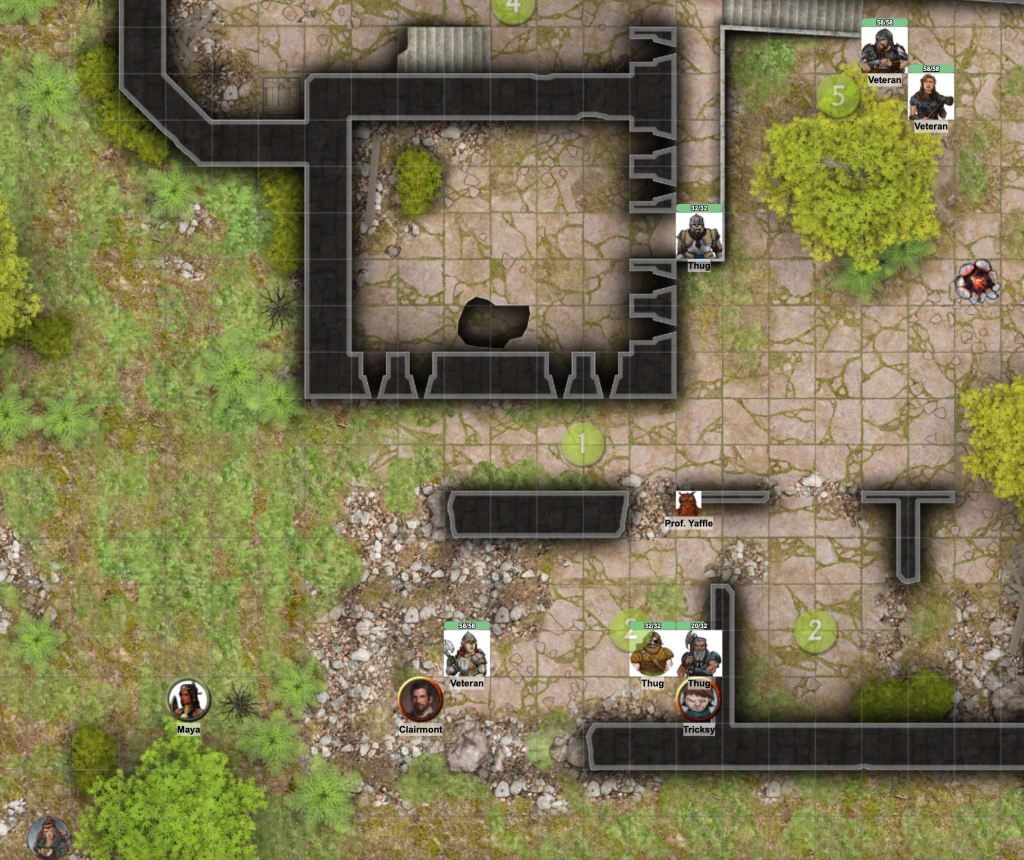
Task: Pick the long-haired female Veteran with crossbow
Action: pos(931,96)
